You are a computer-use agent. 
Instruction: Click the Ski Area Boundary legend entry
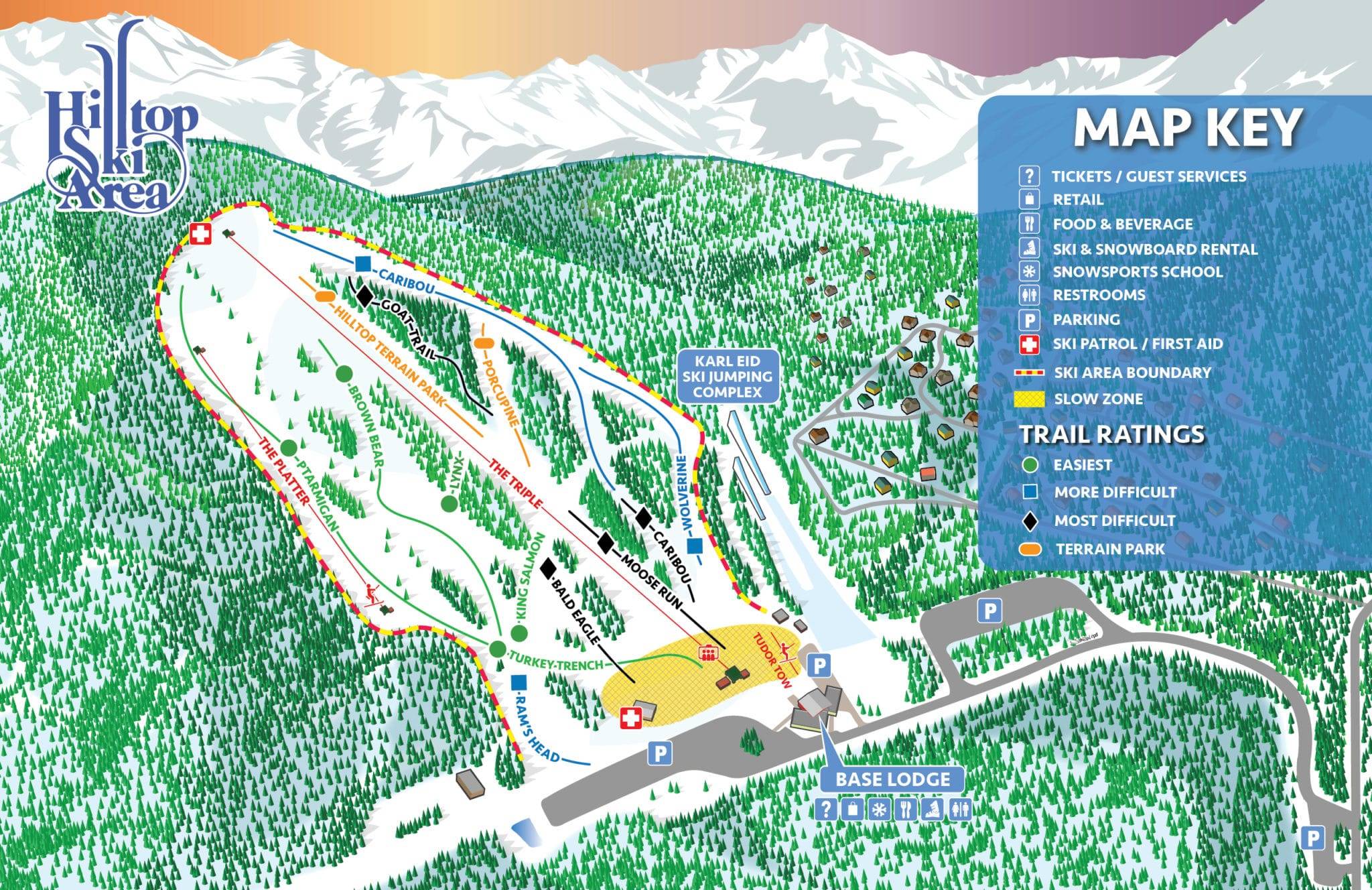[x=1131, y=372]
